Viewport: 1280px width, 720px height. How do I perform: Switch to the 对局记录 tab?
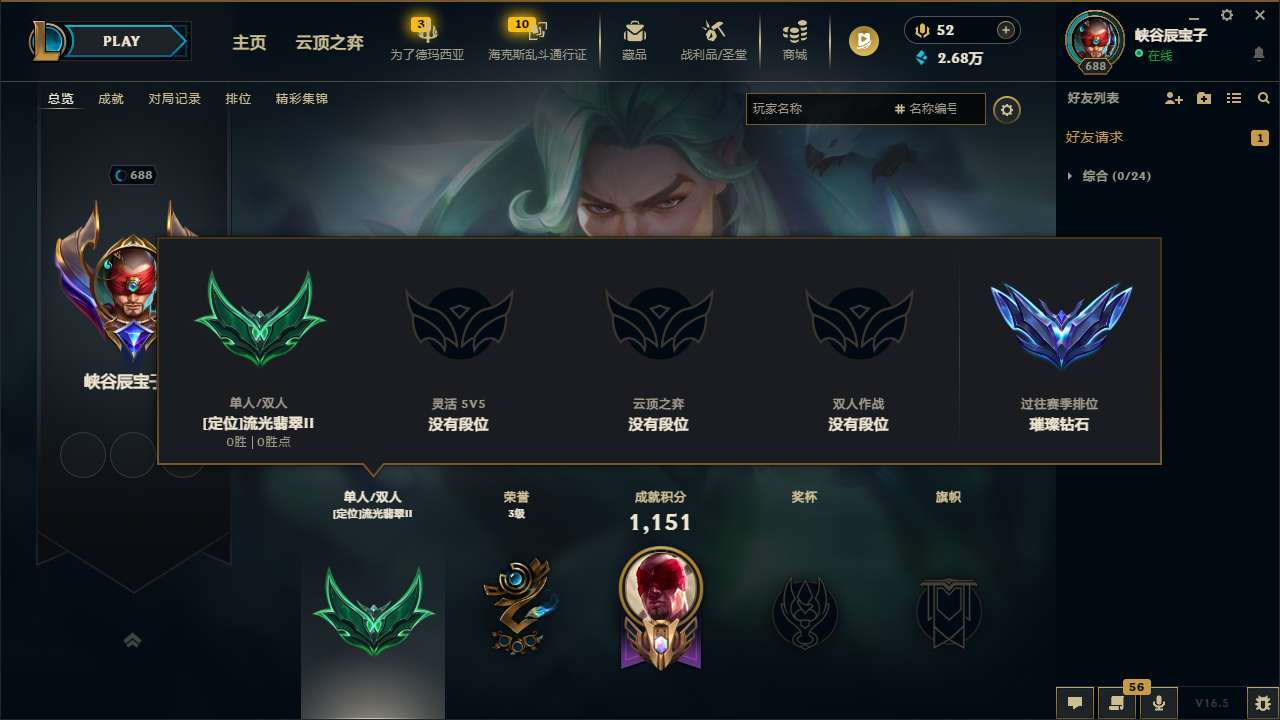point(174,99)
